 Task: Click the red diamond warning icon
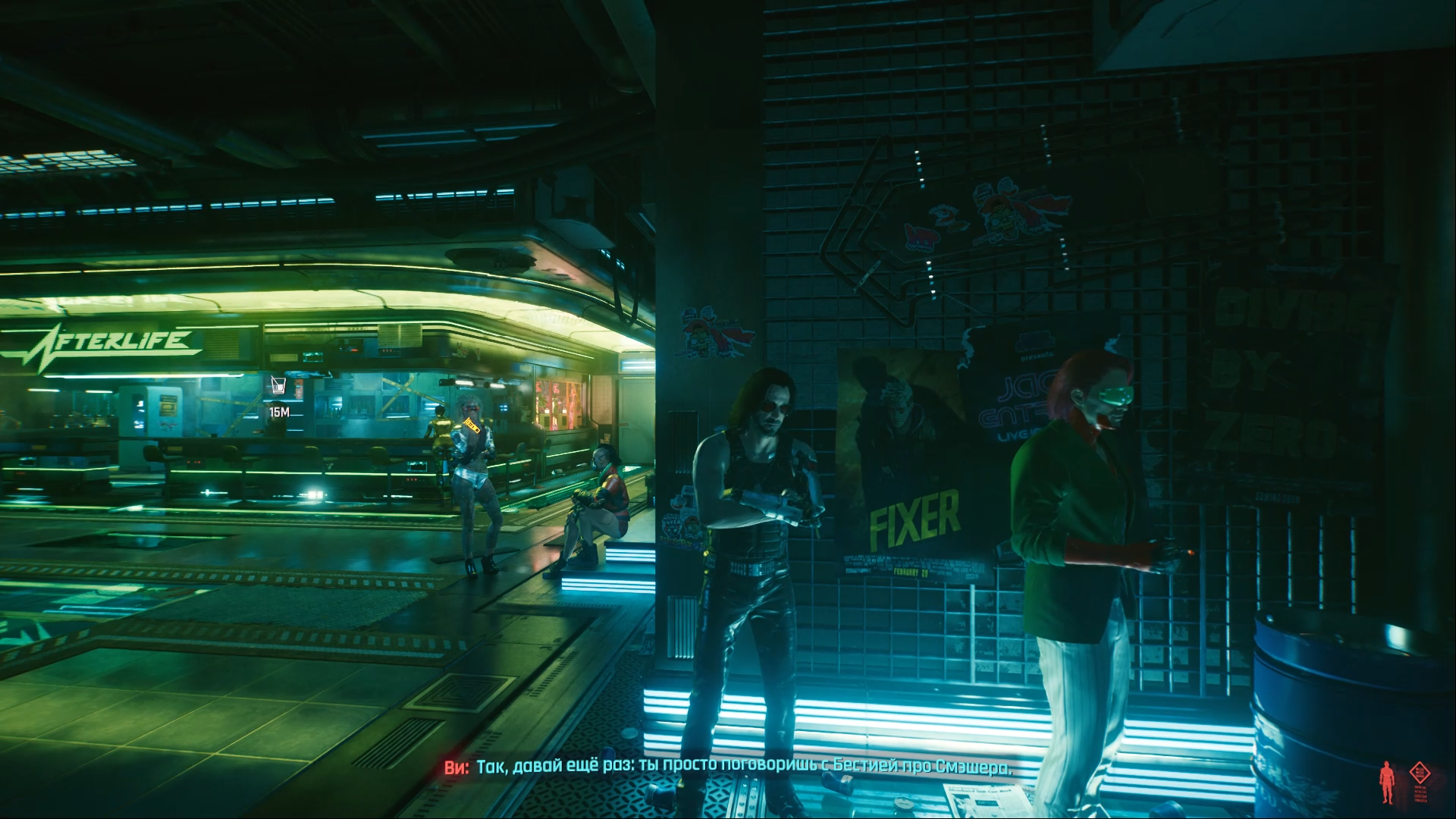pos(1419,773)
